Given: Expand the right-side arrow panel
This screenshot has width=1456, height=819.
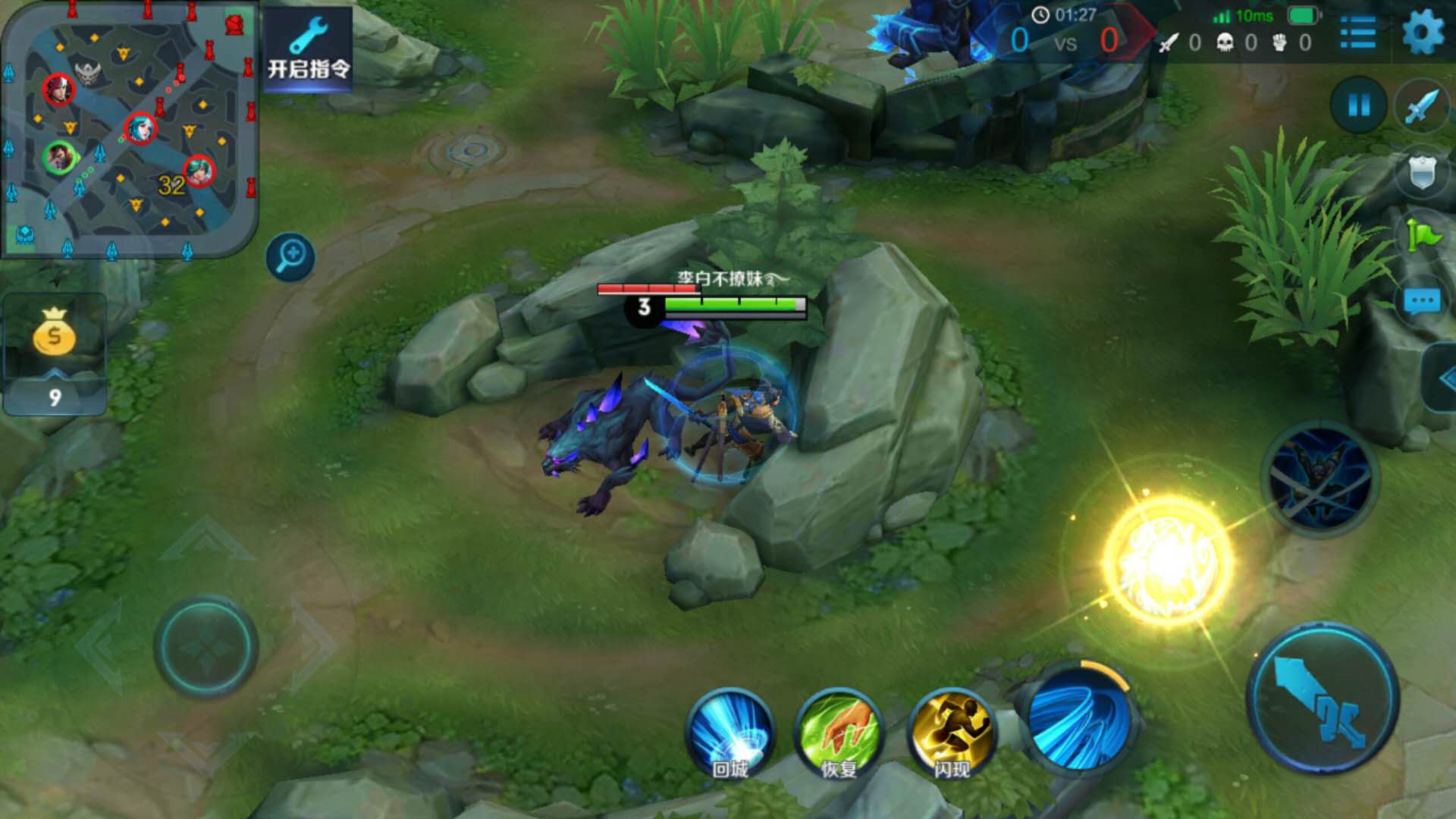Looking at the screenshot, I should tap(1442, 378).
